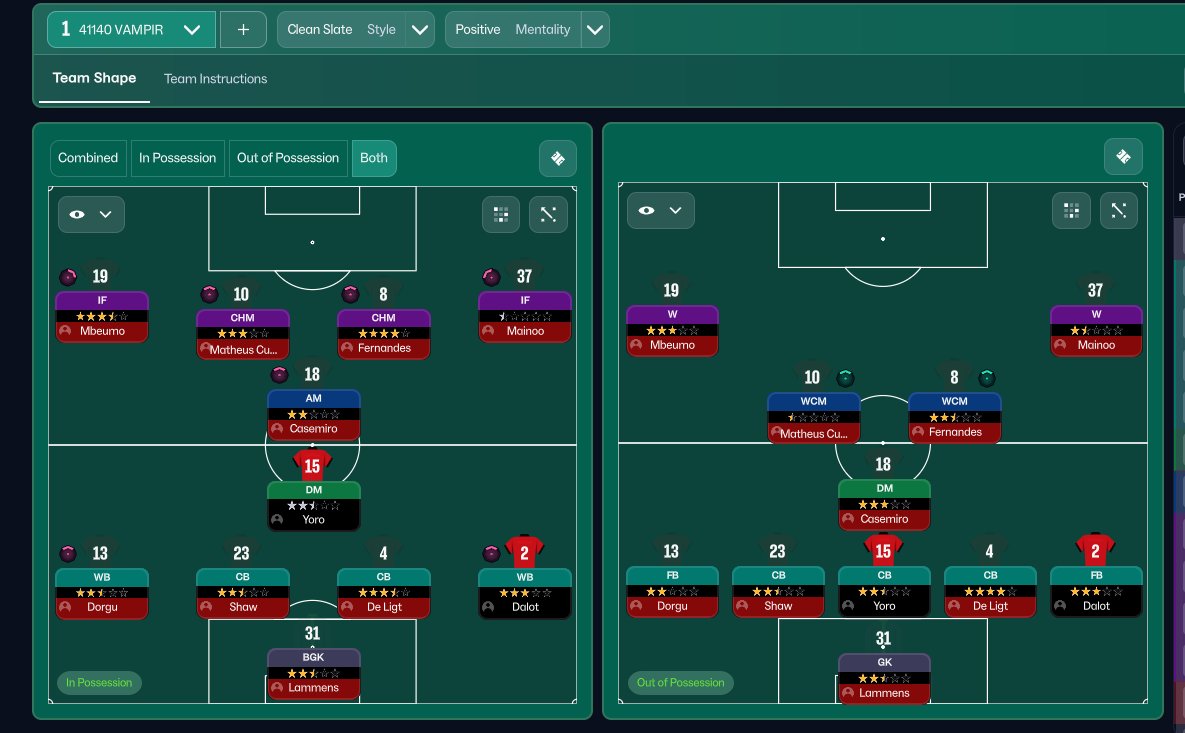Show the Combined formation view

88,158
